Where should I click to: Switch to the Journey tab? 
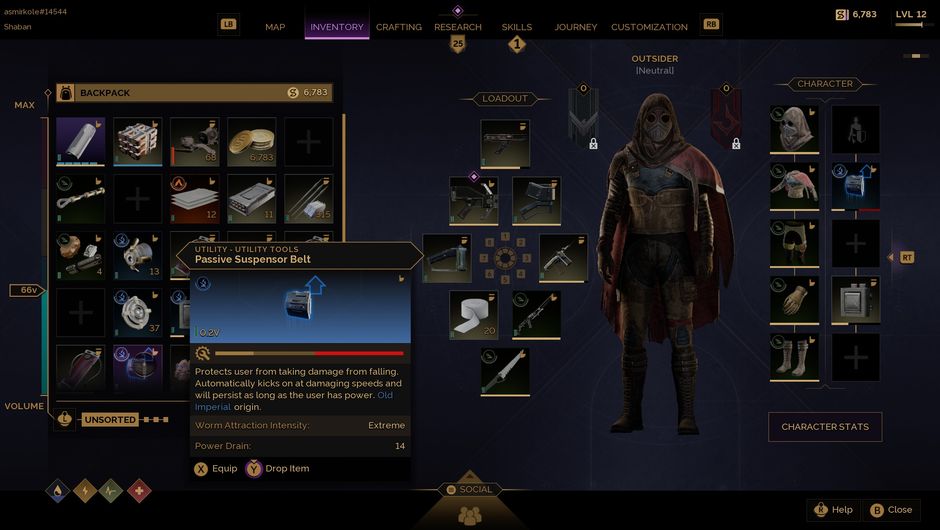(575, 27)
